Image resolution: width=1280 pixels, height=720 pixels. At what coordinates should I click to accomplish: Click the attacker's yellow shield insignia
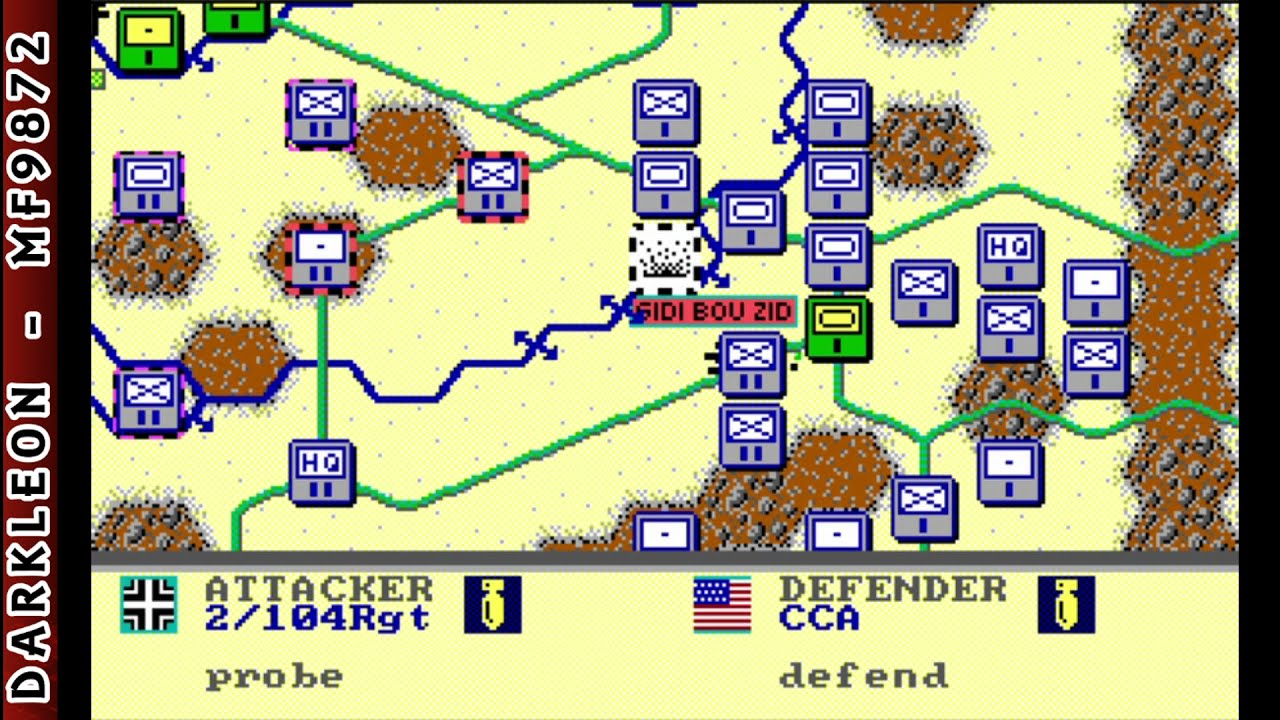pyautogui.click(x=493, y=607)
